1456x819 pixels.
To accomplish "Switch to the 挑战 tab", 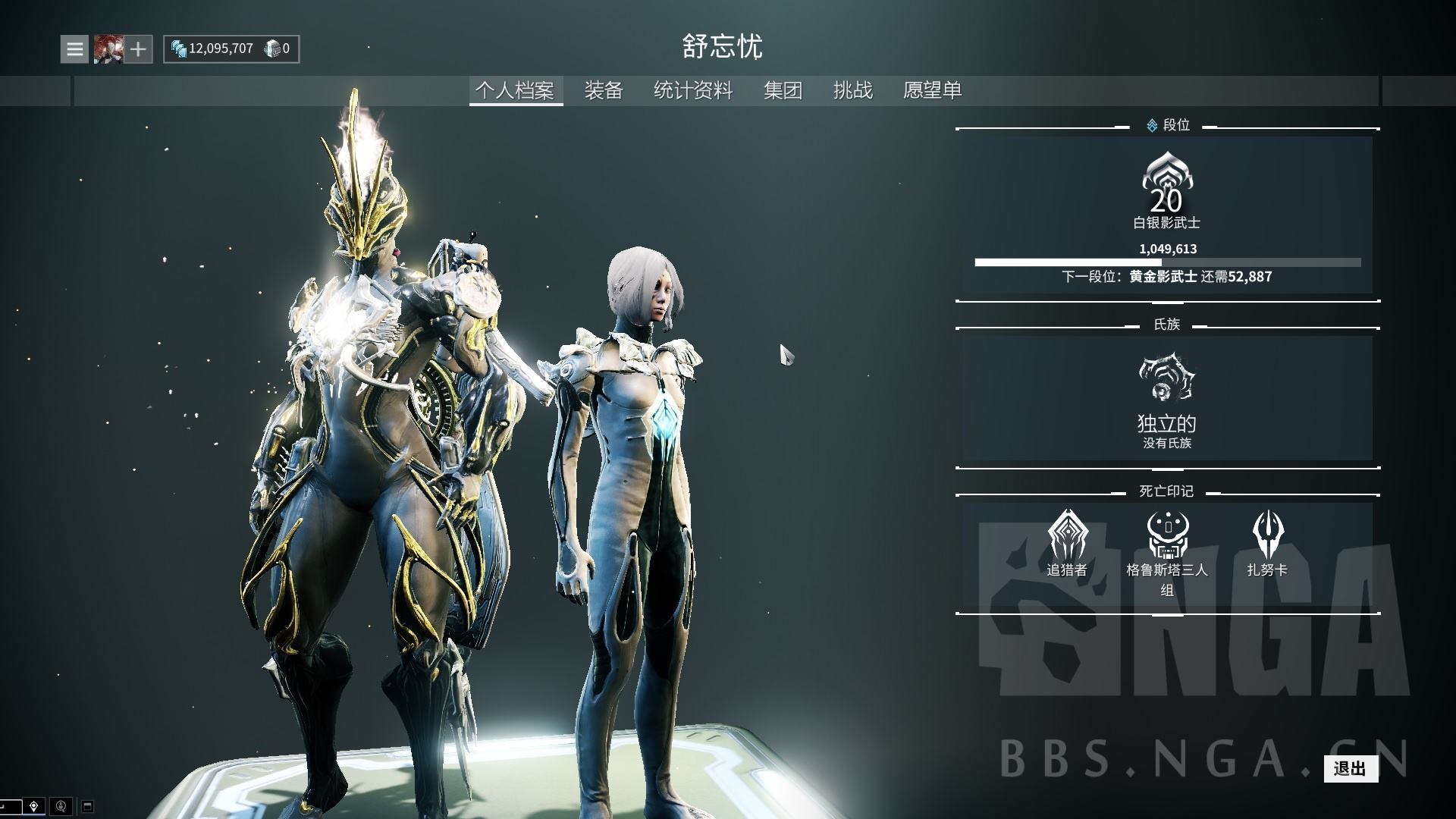I will coord(853,90).
